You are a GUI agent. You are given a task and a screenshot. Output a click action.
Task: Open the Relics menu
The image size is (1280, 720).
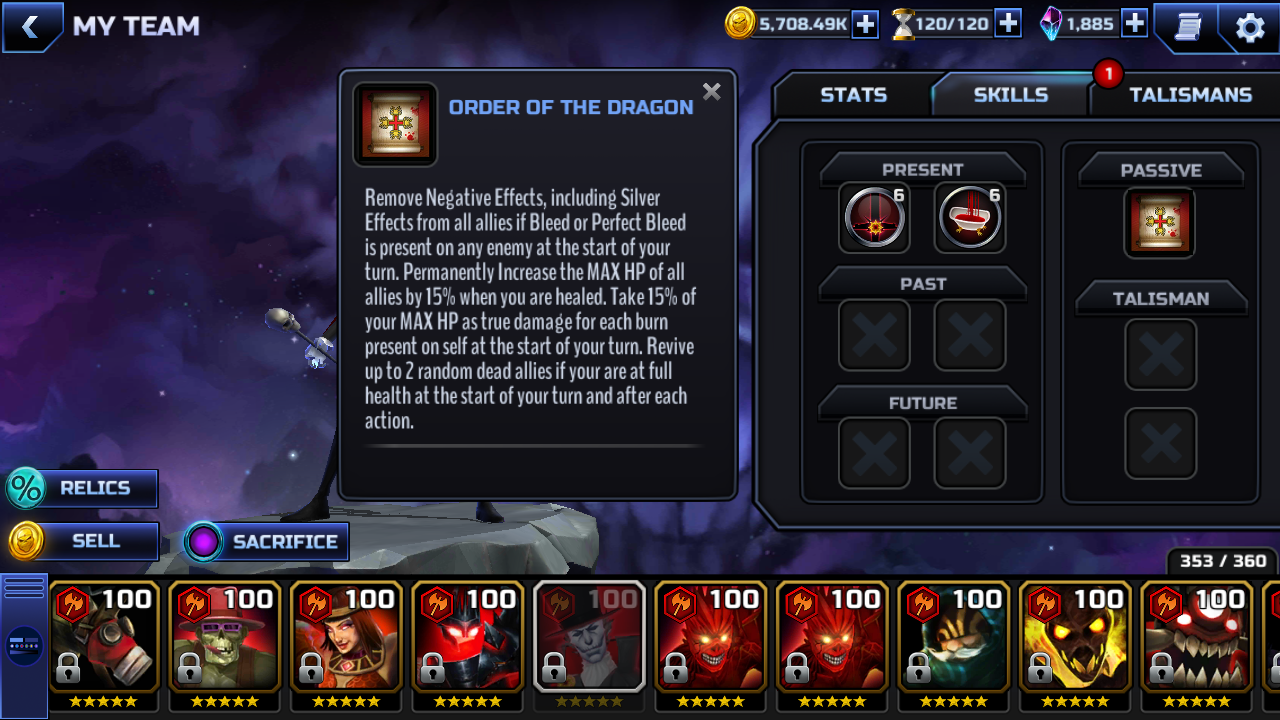(x=82, y=488)
